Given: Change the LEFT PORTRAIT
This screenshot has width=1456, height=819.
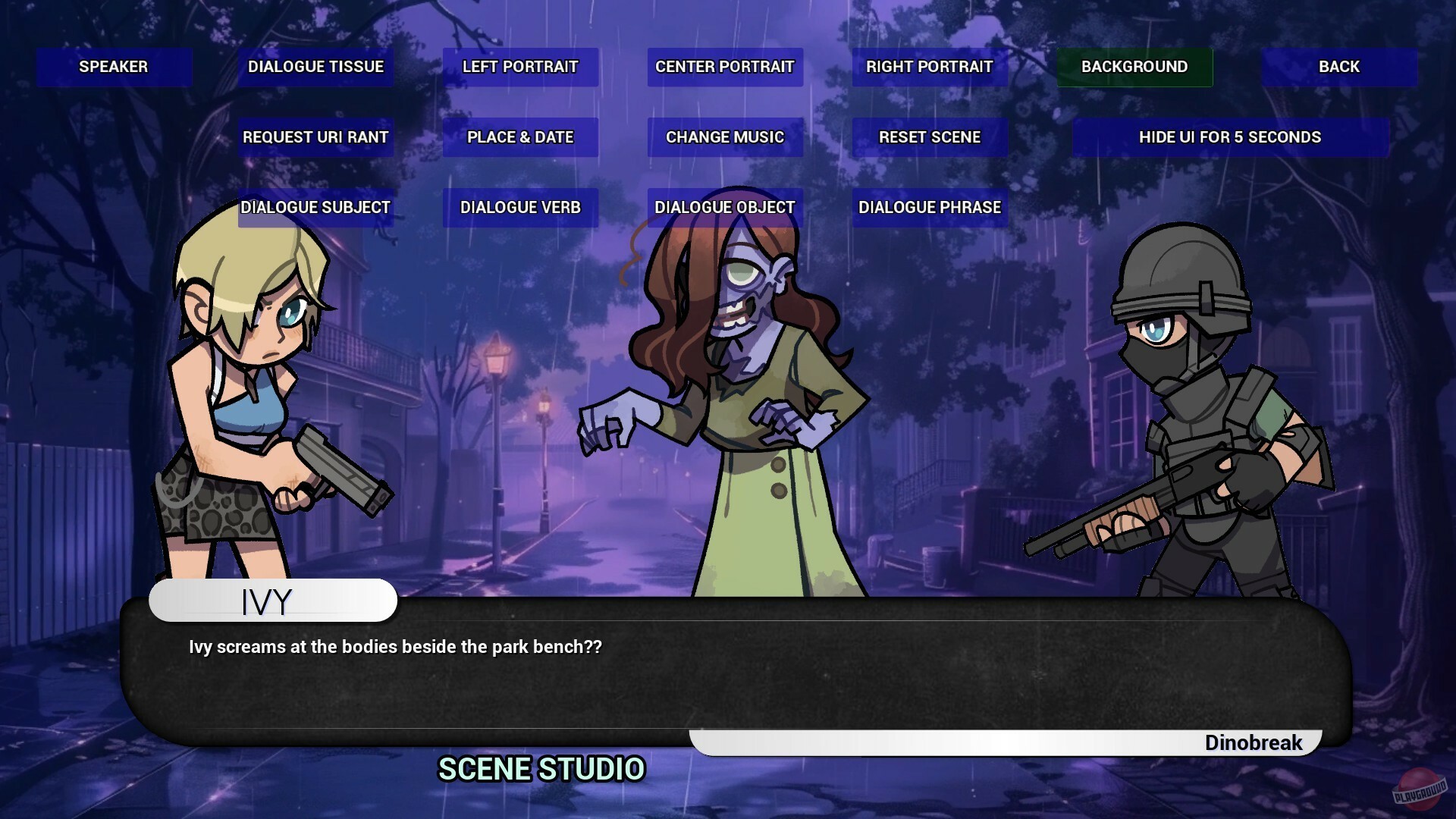Looking at the screenshot, I should pyautogui.click(x=520, y=67).
